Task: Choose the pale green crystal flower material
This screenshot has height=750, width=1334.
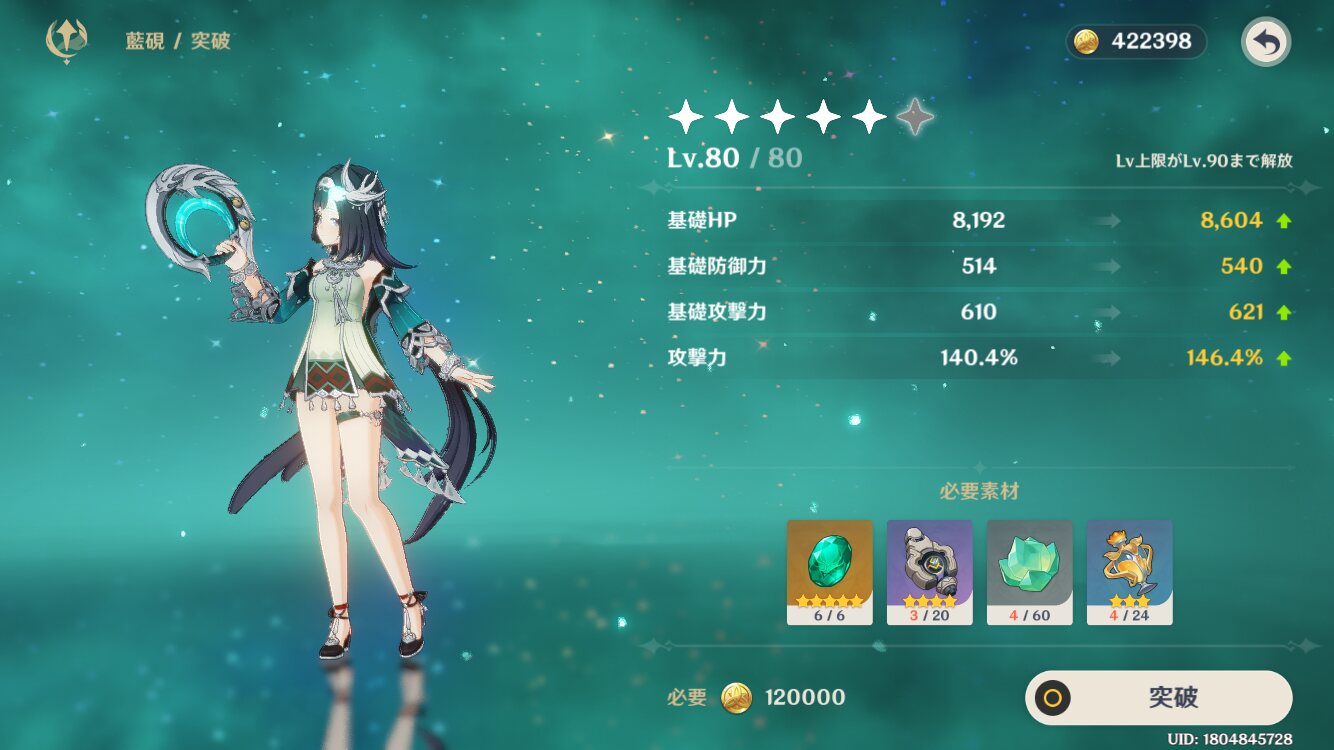Action: 1029,571
